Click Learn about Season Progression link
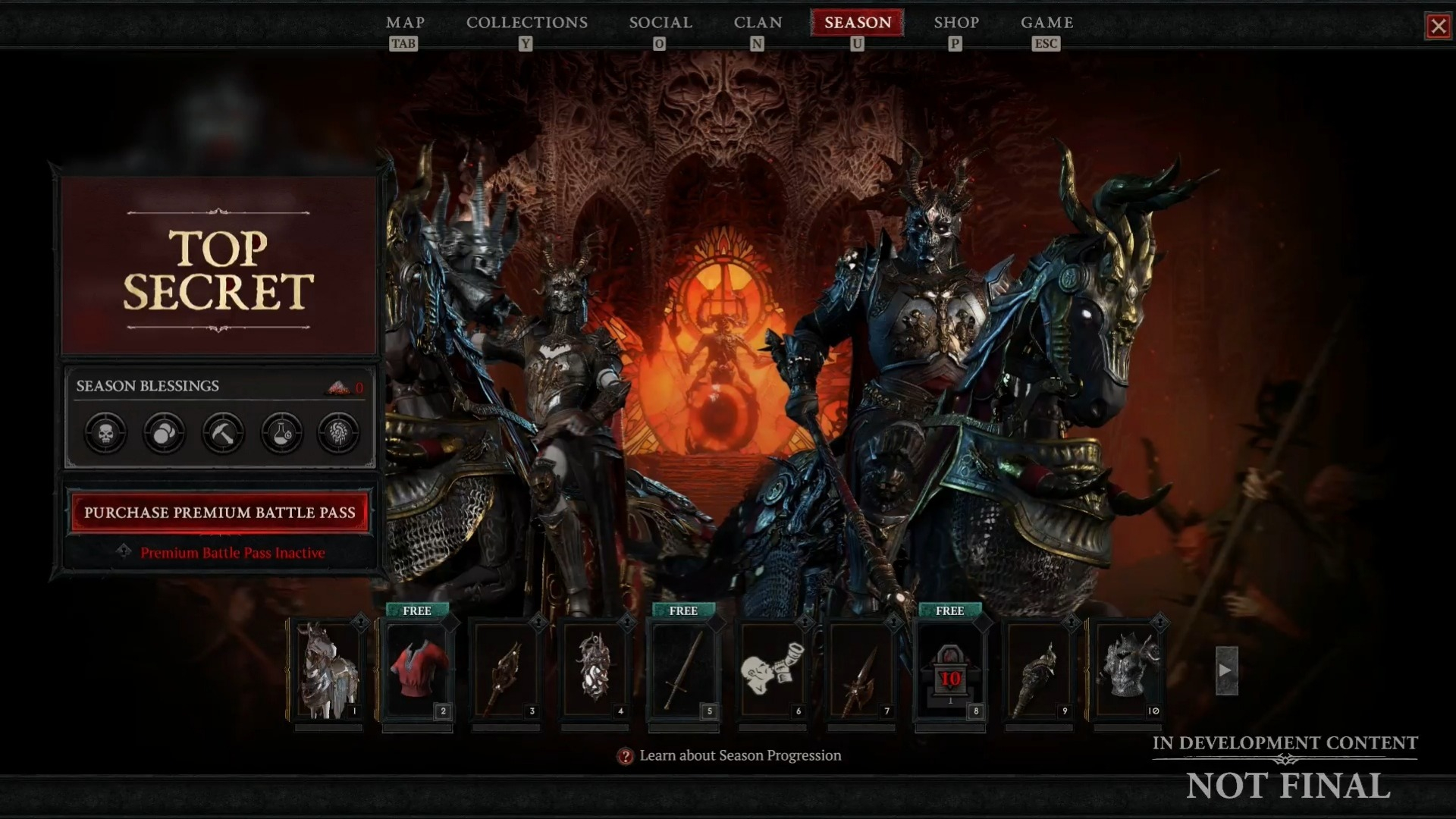 (x=739, y=755)
